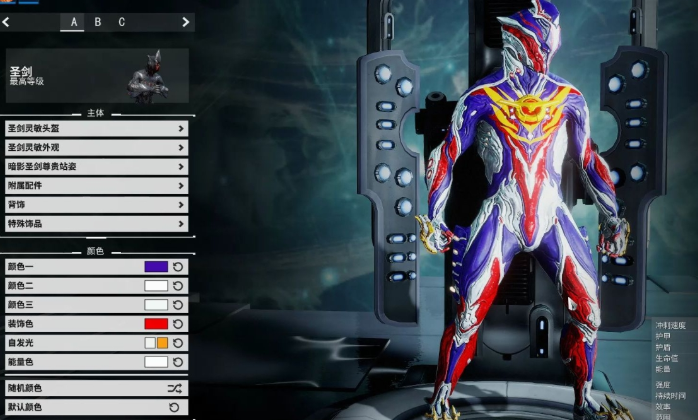
Task: Change the 颜色三 color swatch
Action: [156, 305]
